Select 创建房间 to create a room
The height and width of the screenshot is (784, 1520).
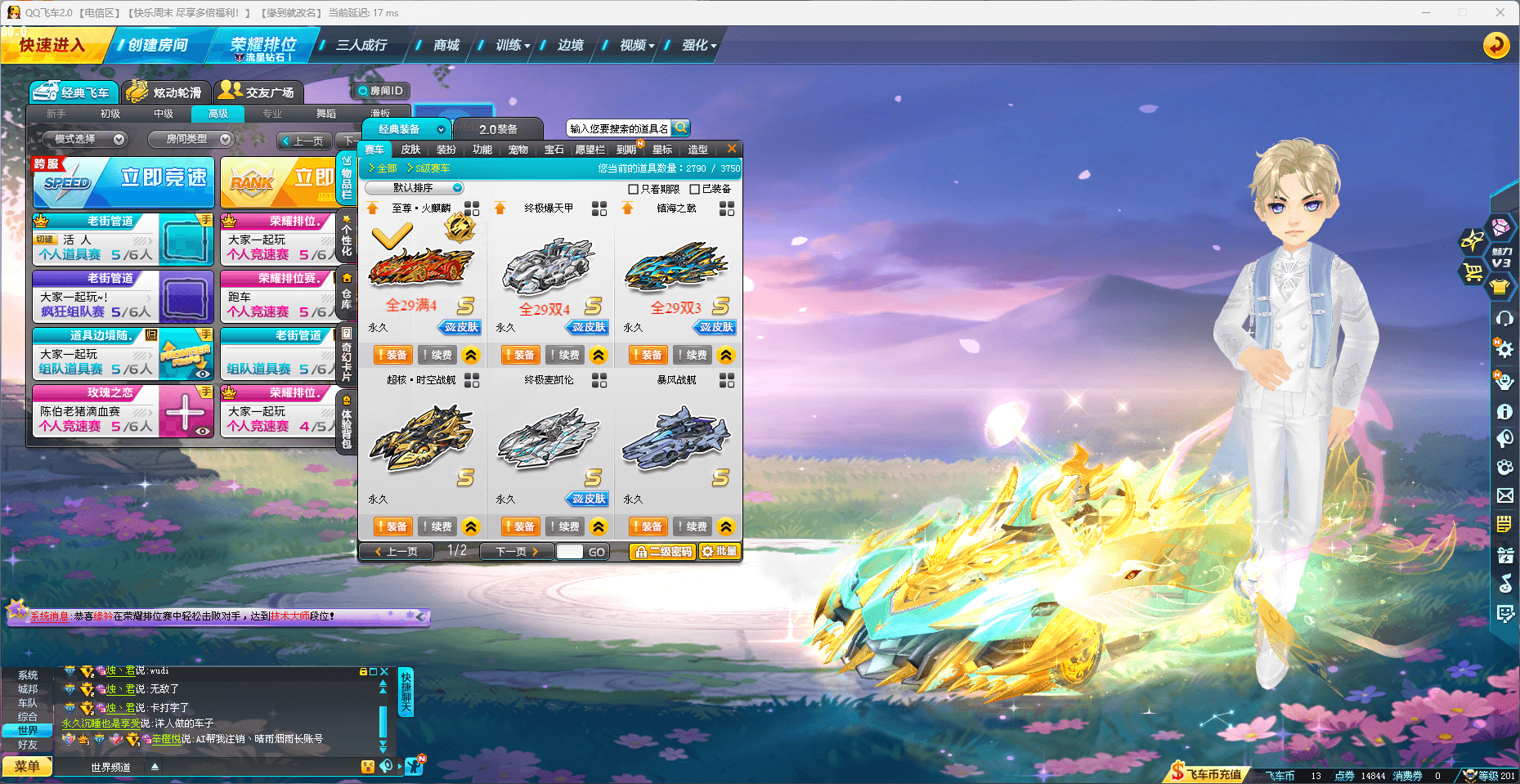[157, 45]
